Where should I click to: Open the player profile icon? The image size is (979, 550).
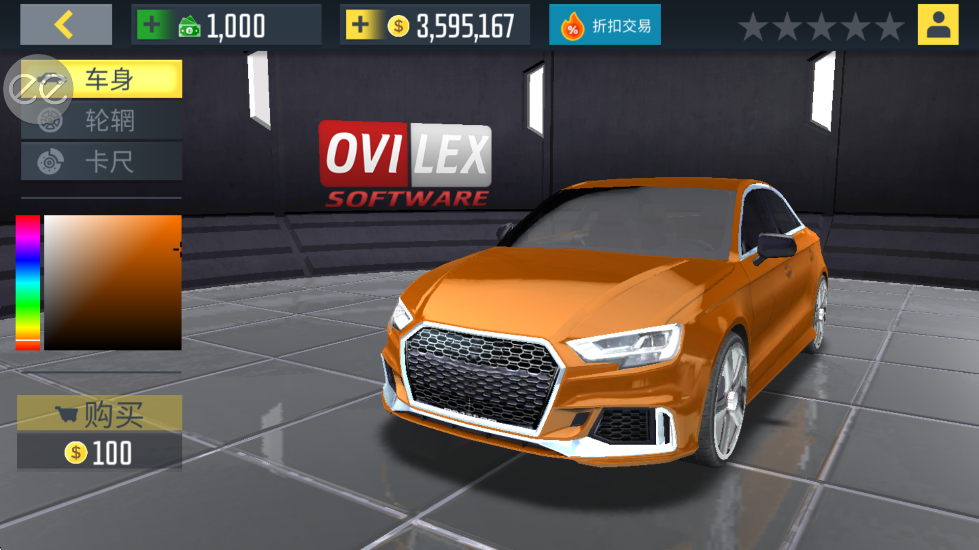(x=937, y=25)
